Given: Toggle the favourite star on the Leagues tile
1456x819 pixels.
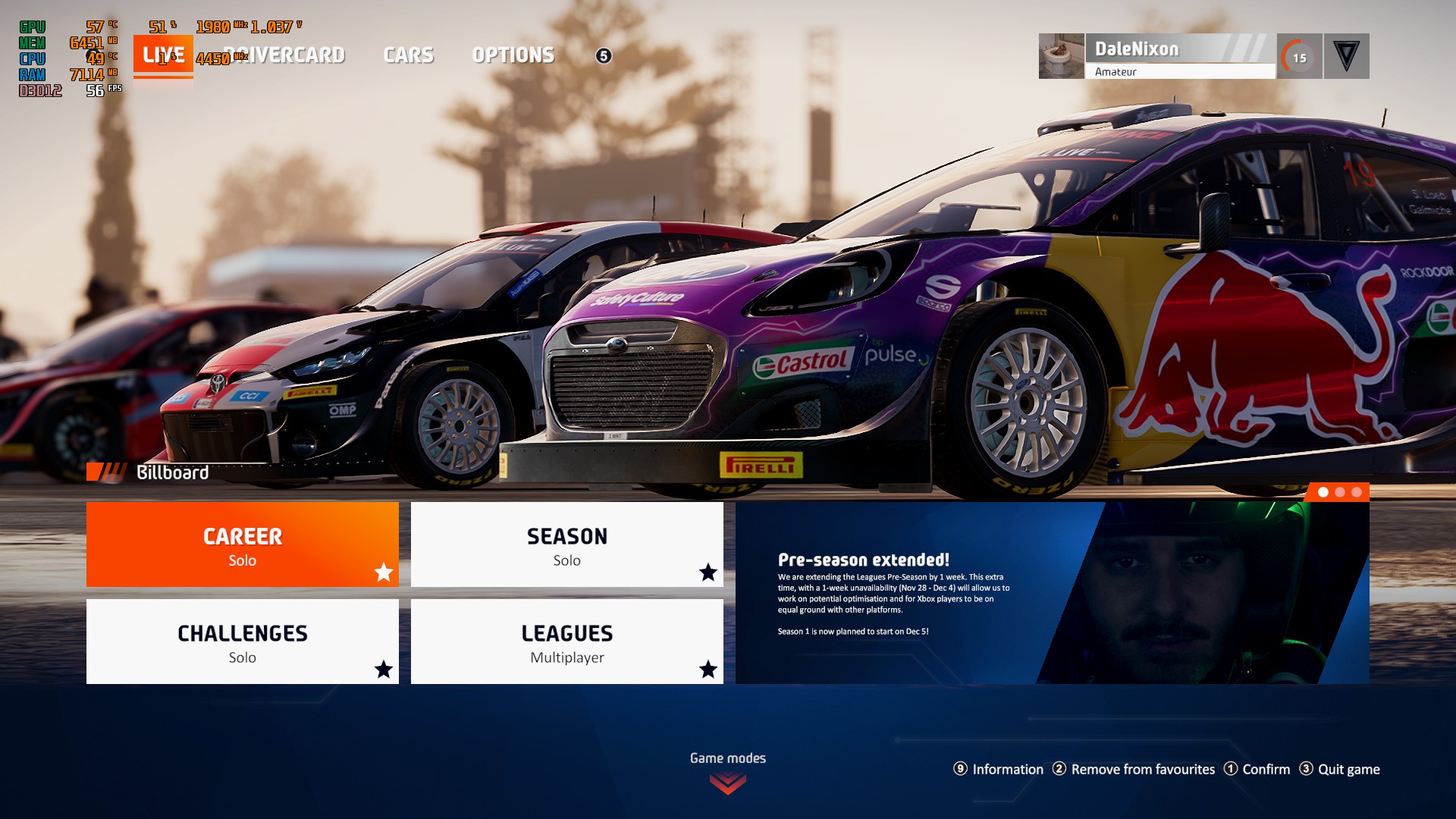Looking at the screenshot, I should click(x=708, y=670).
